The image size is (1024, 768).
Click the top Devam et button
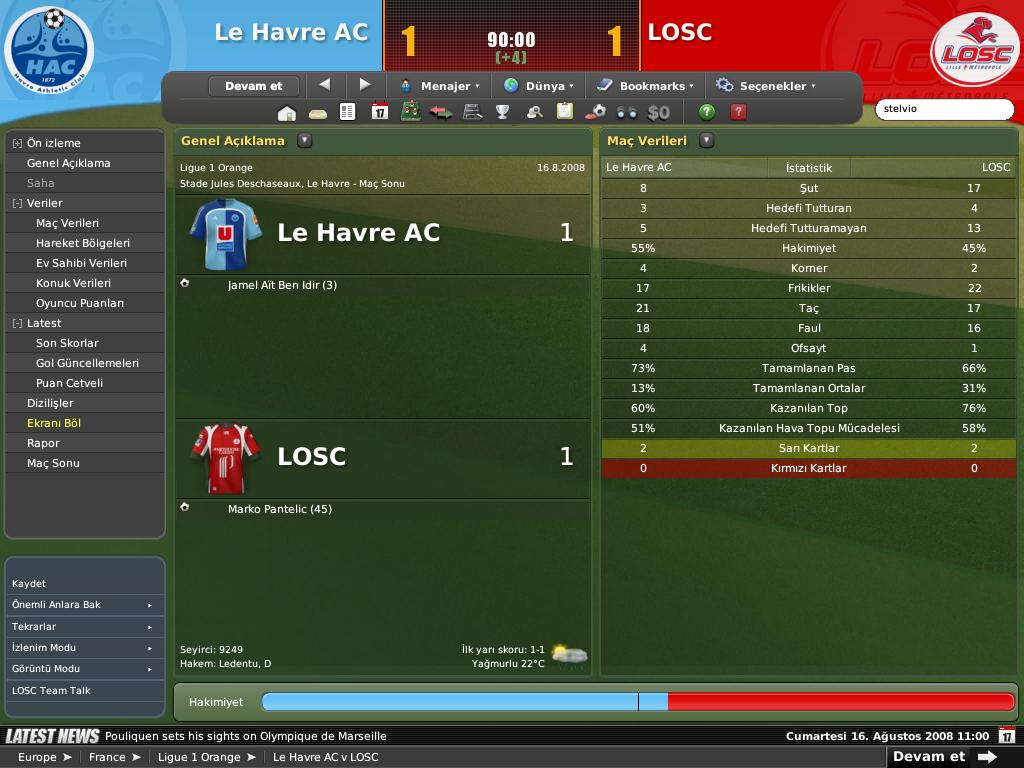[253, 86]
